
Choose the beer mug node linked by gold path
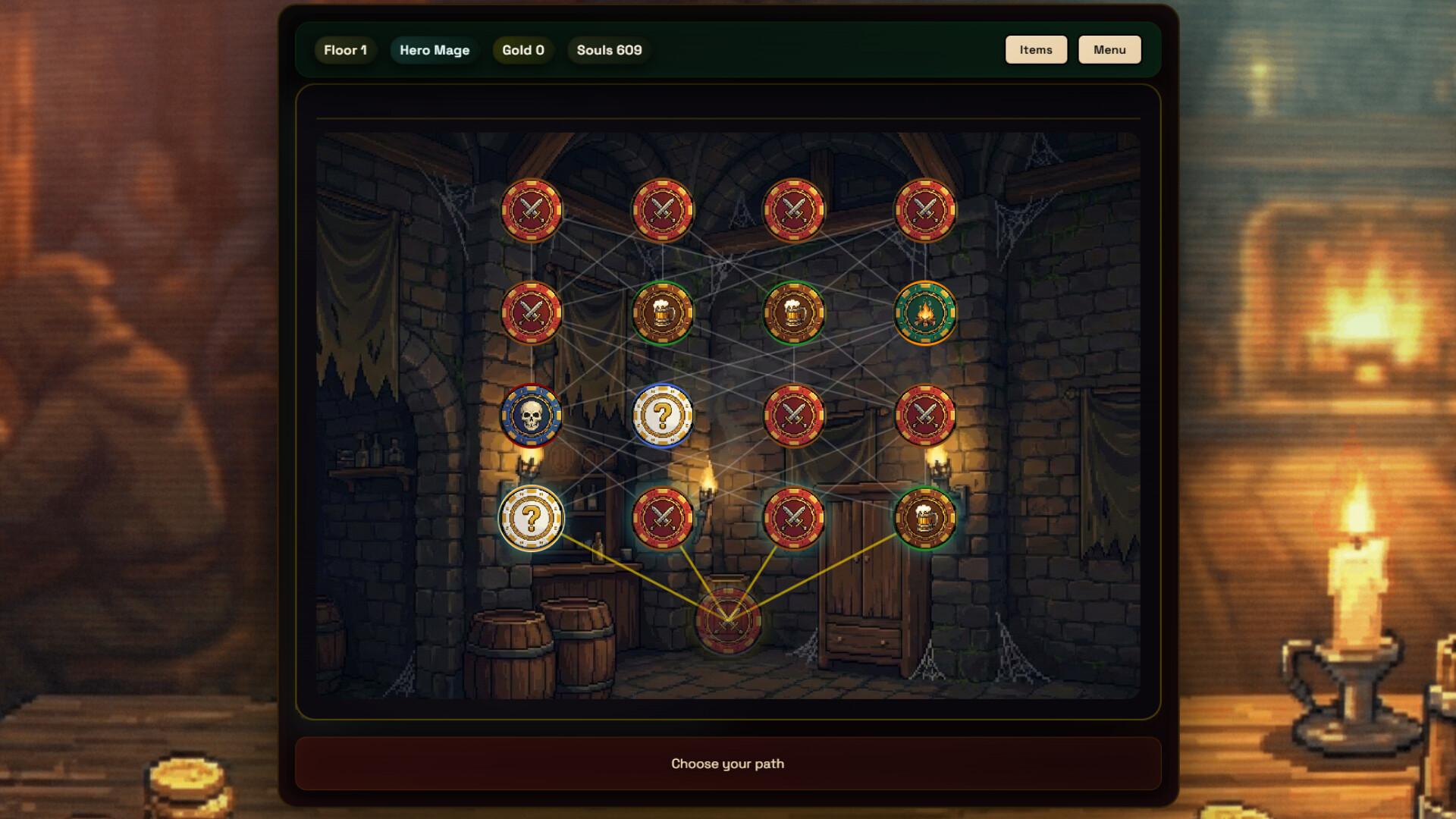coord(924,518)
